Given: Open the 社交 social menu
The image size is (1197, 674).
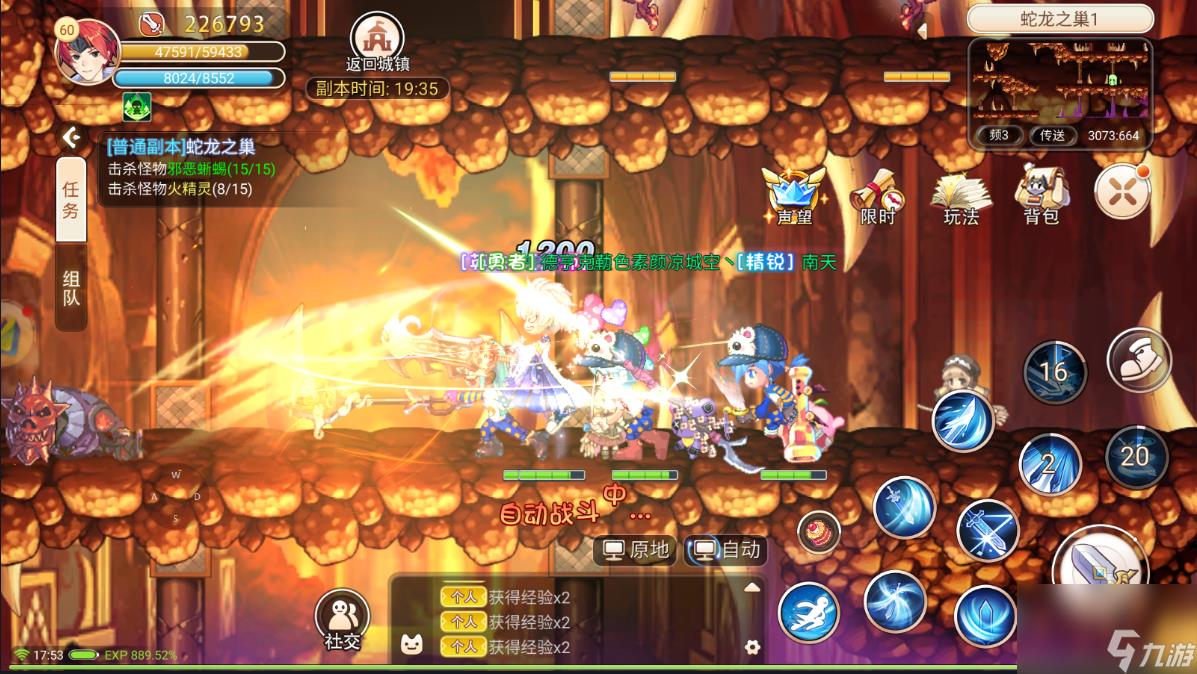Looking at the screenshot, I should (x=342, y=620).
